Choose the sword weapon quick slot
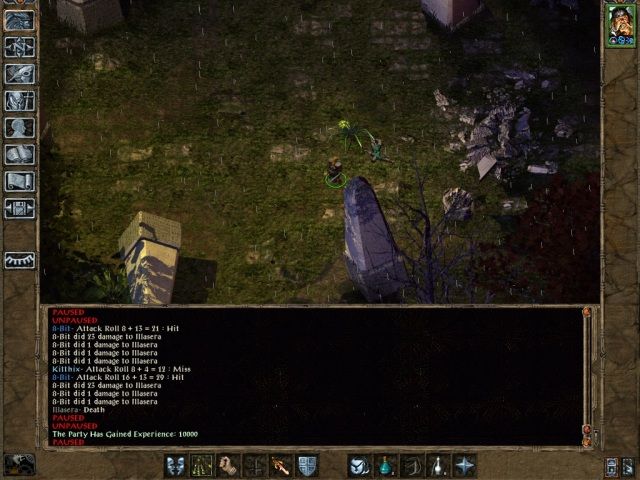The width and height of the screenshot is (640, 480). pyautogui.click(x=281, y=466)
